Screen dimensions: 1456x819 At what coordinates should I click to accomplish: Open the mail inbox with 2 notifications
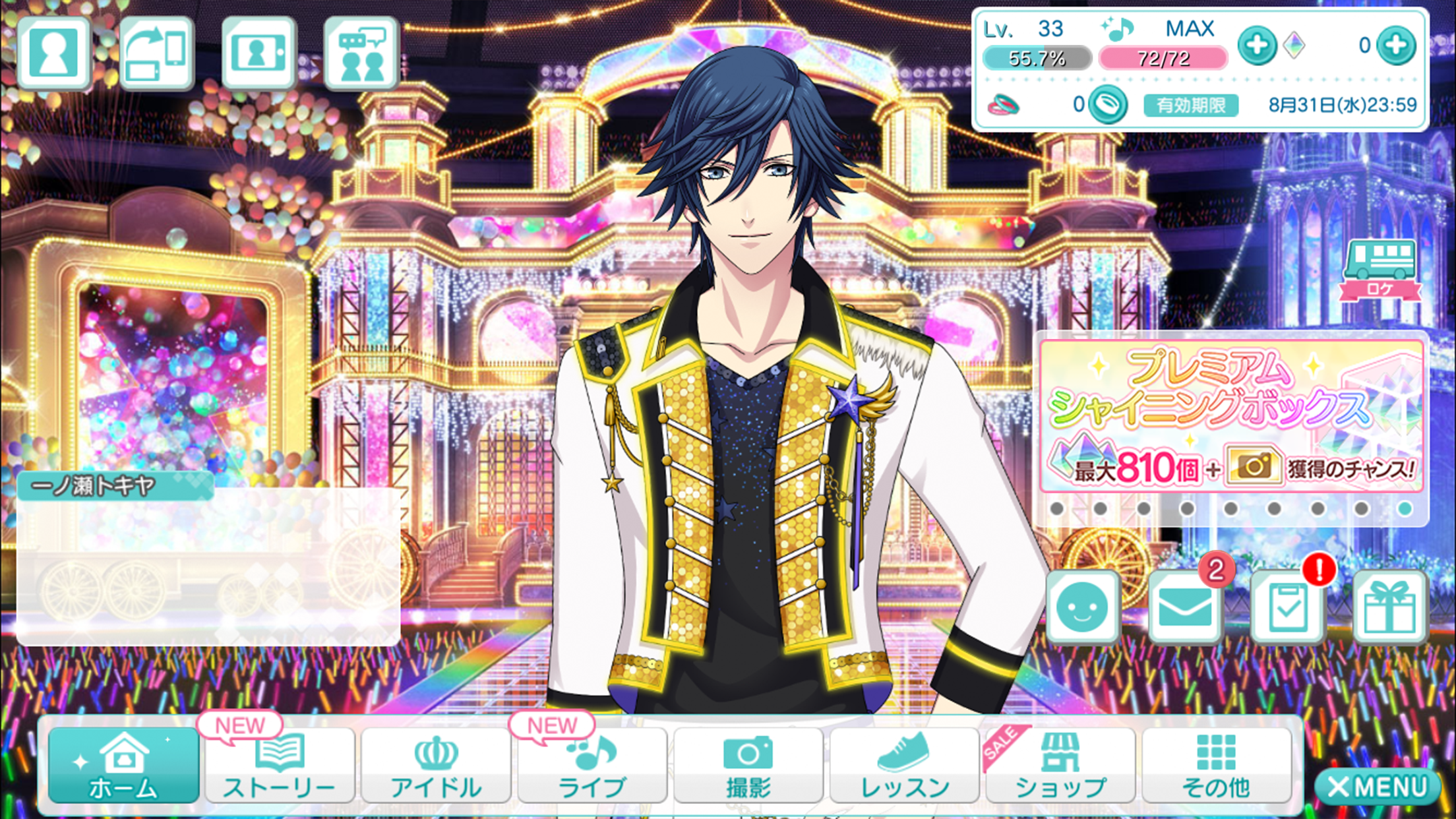[1184, 606]
